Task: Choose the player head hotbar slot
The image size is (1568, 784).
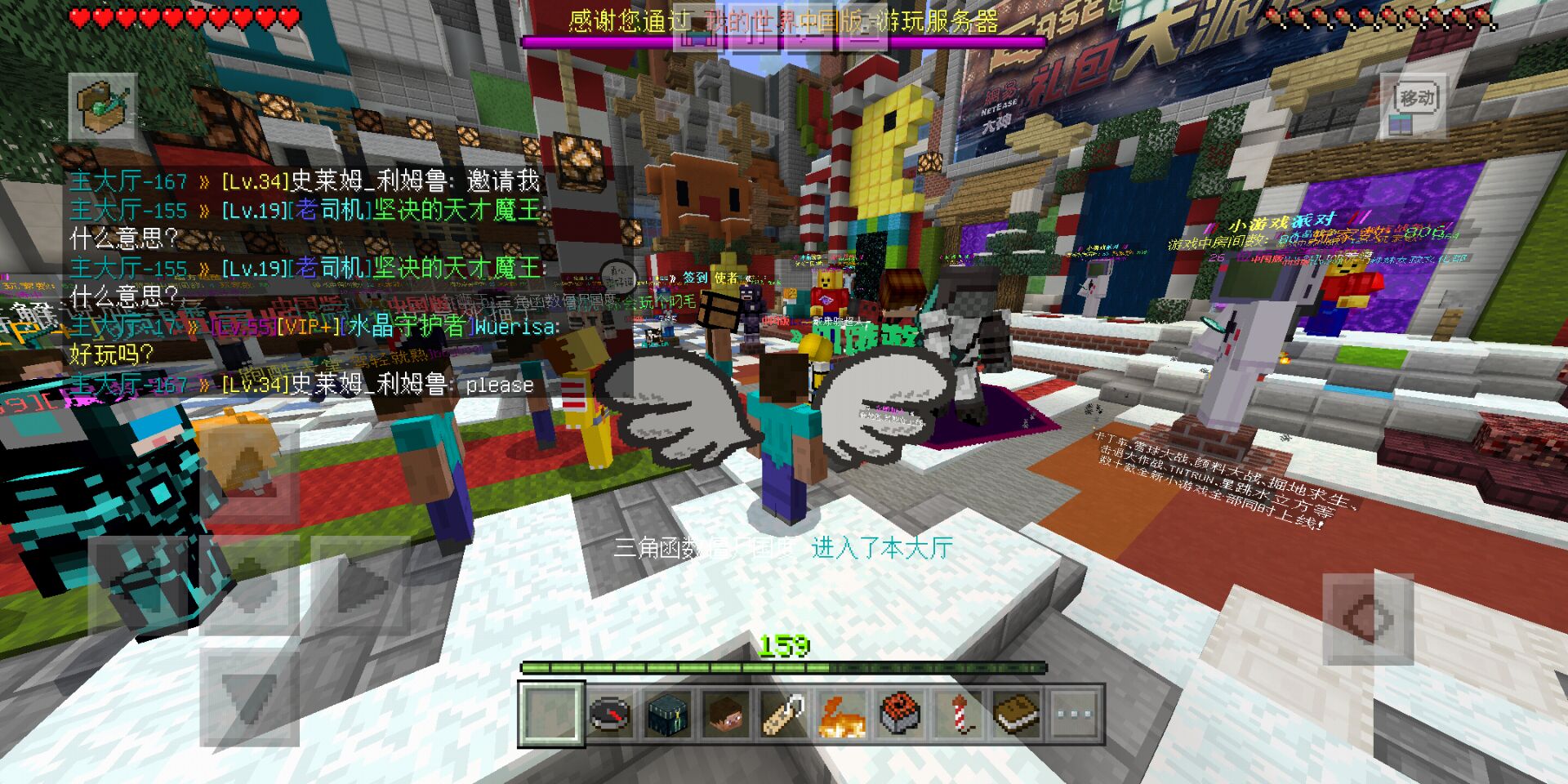Action: [x=726, y=715]
